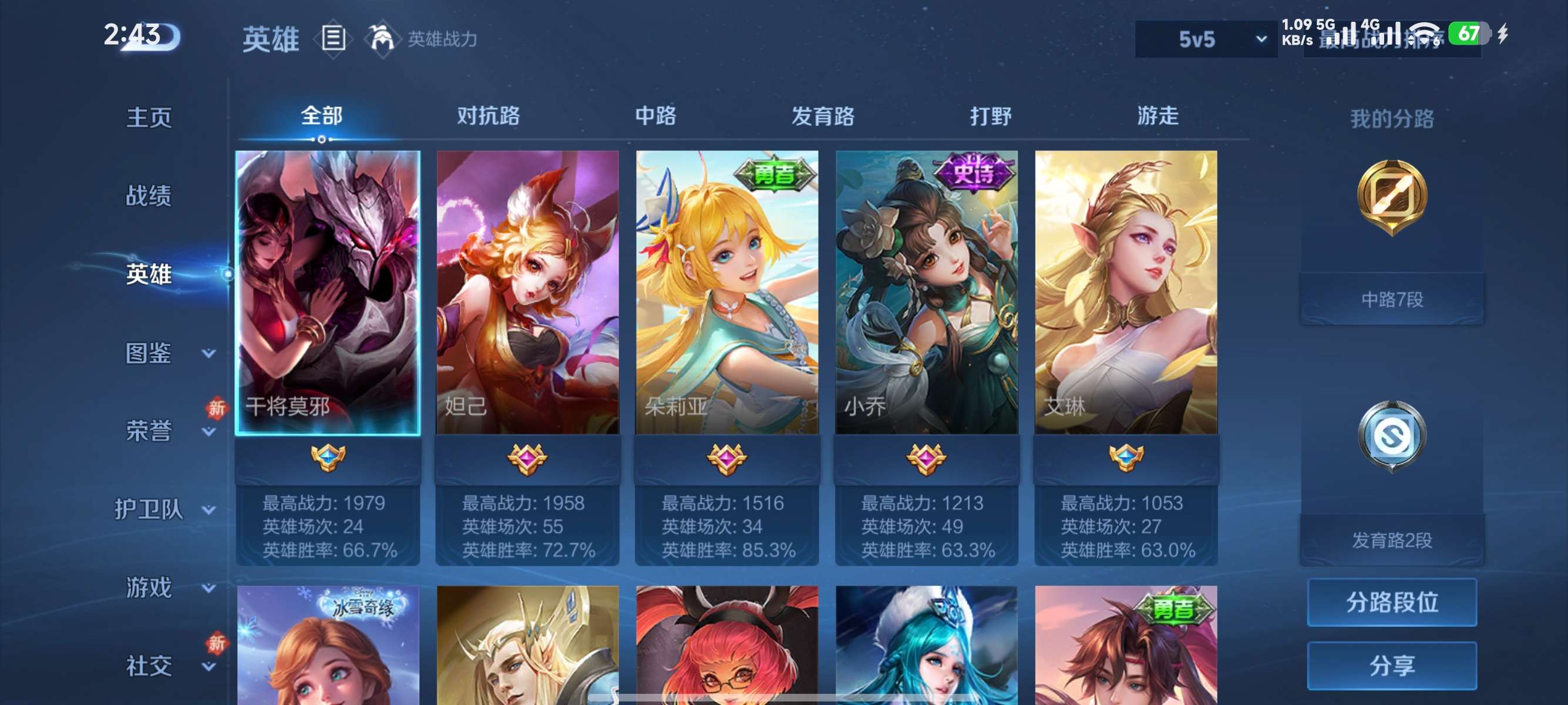Click the 英雄战力 power ranking icon
Image resolution: width=1568 pixels, height=705 pixels.
click(383, 38)
